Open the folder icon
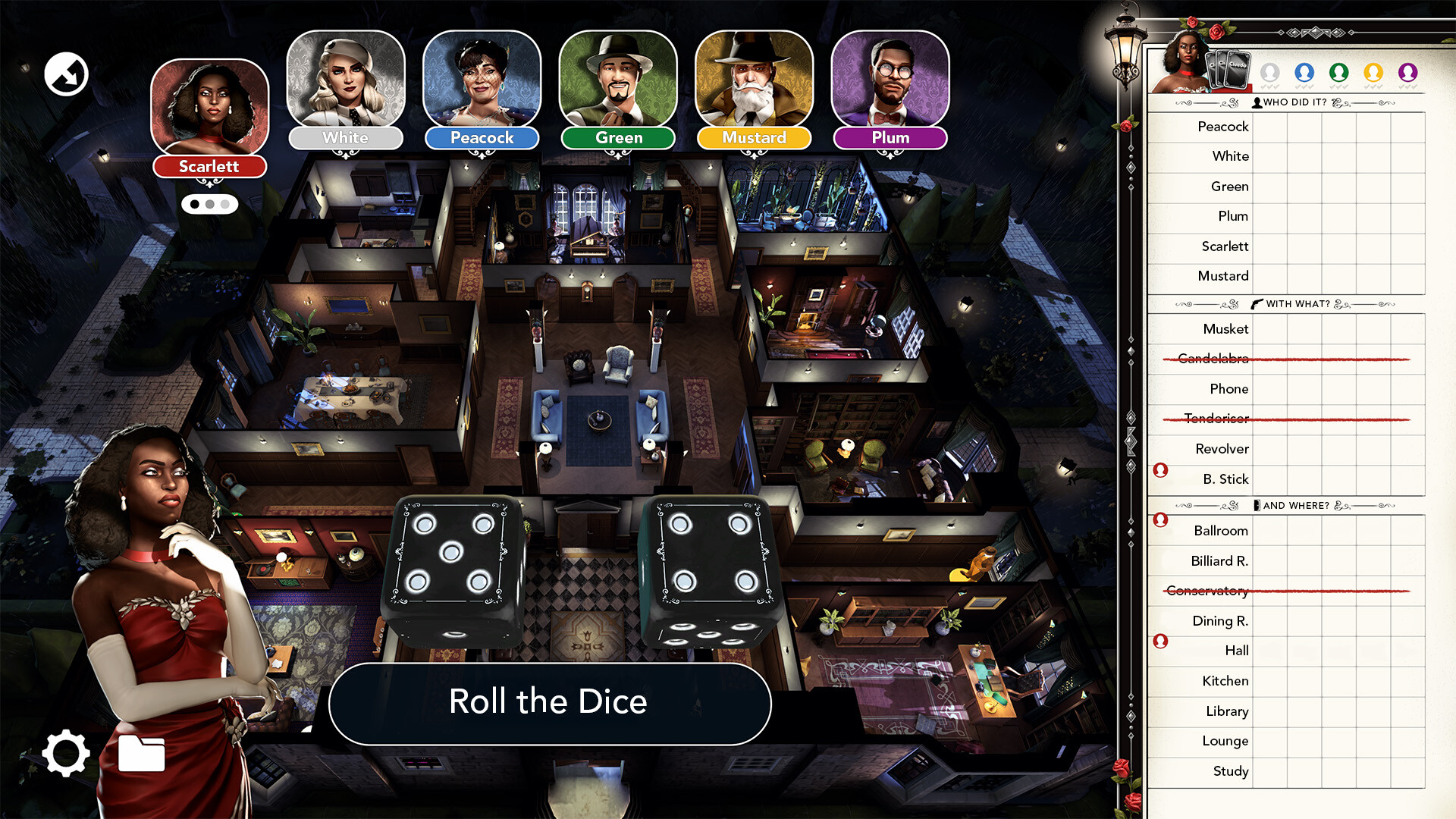Screen dimensions: 1456x819 tap(142, 753)
